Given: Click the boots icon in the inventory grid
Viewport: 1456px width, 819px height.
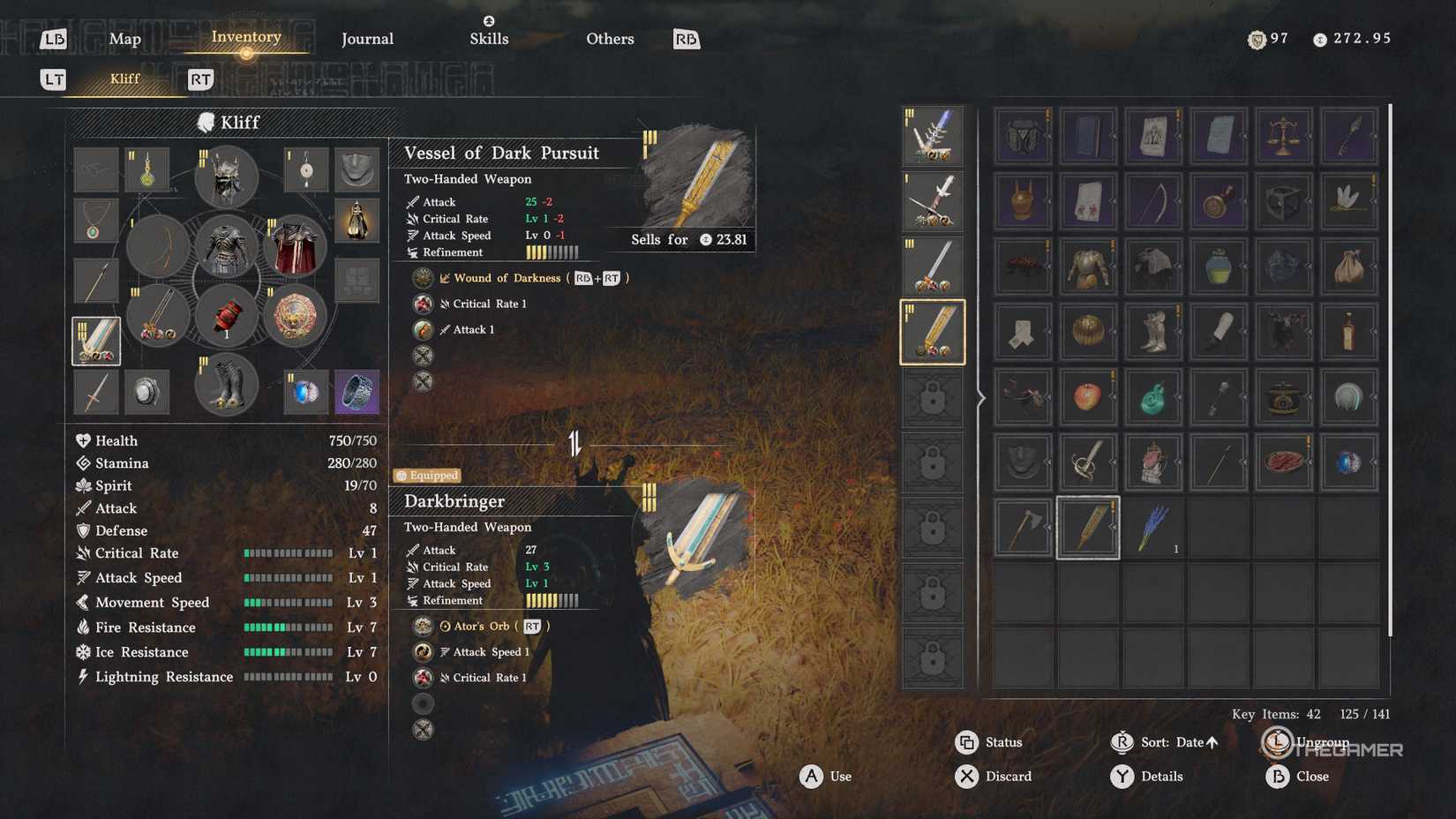Looking at the screenshot, I should tap(1153, 333).
